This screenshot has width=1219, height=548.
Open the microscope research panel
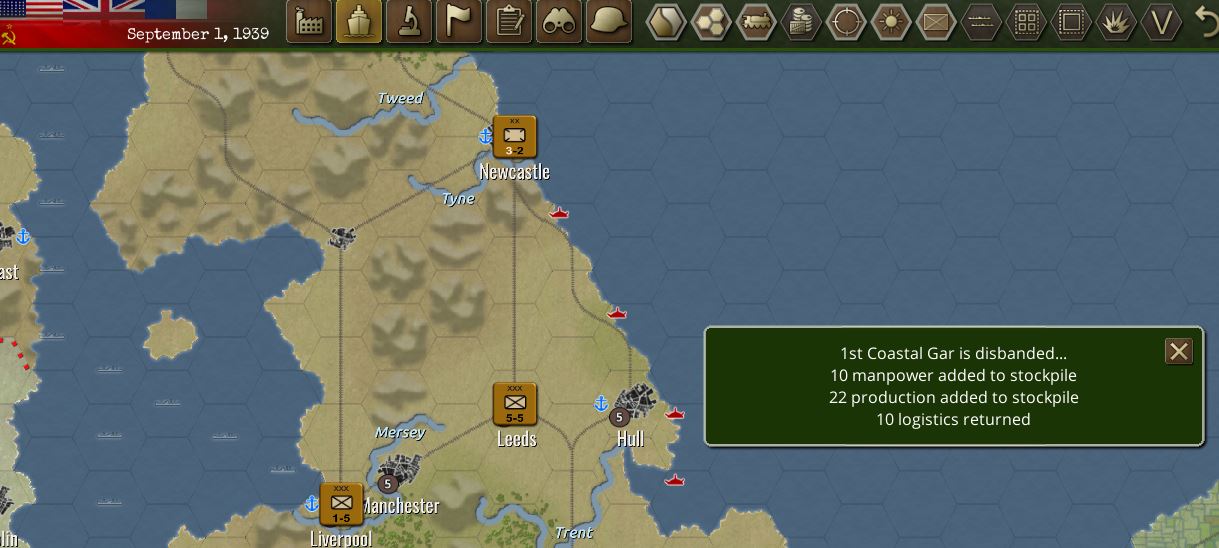(x=408, y=21)
